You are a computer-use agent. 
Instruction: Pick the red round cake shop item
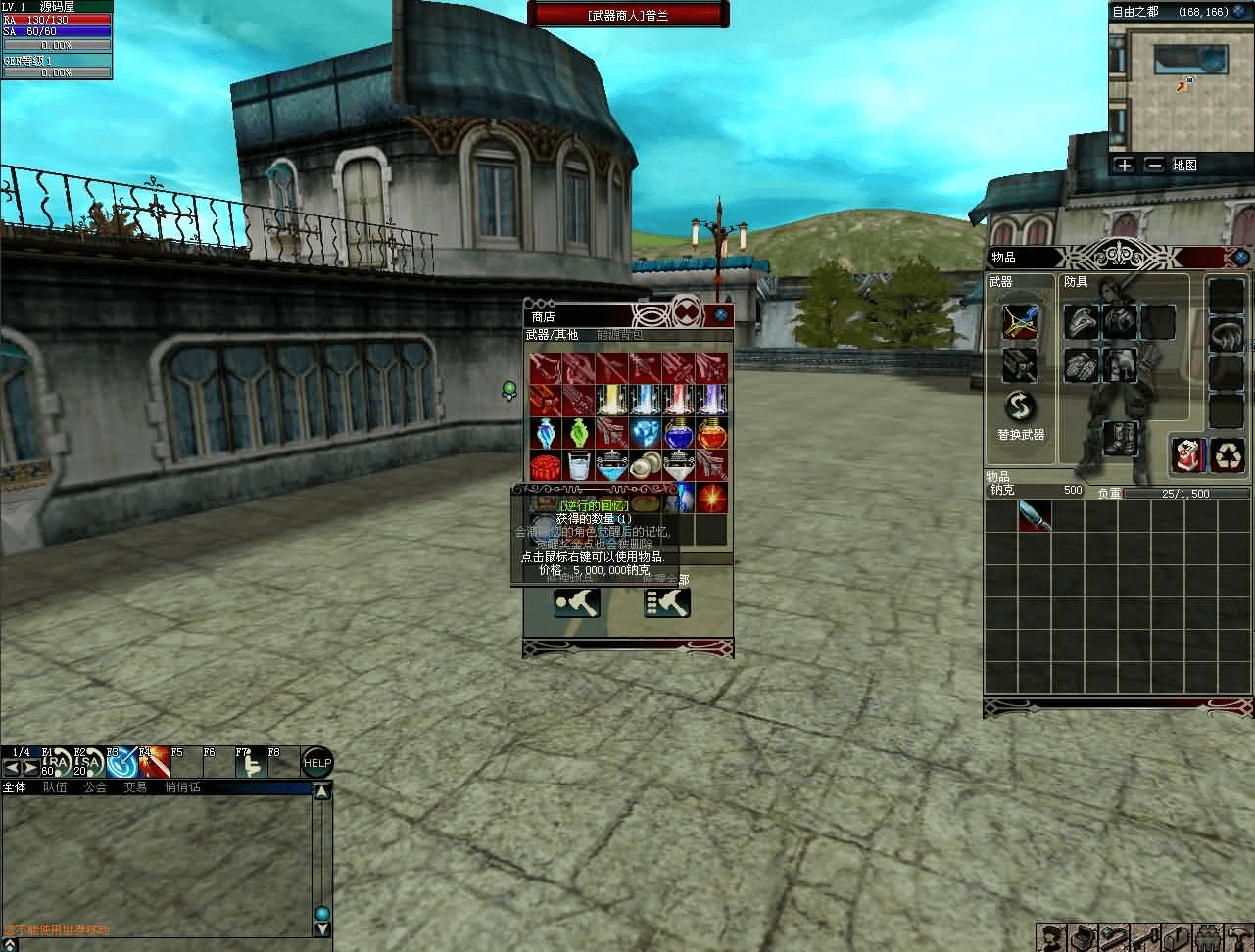[545, 465]
